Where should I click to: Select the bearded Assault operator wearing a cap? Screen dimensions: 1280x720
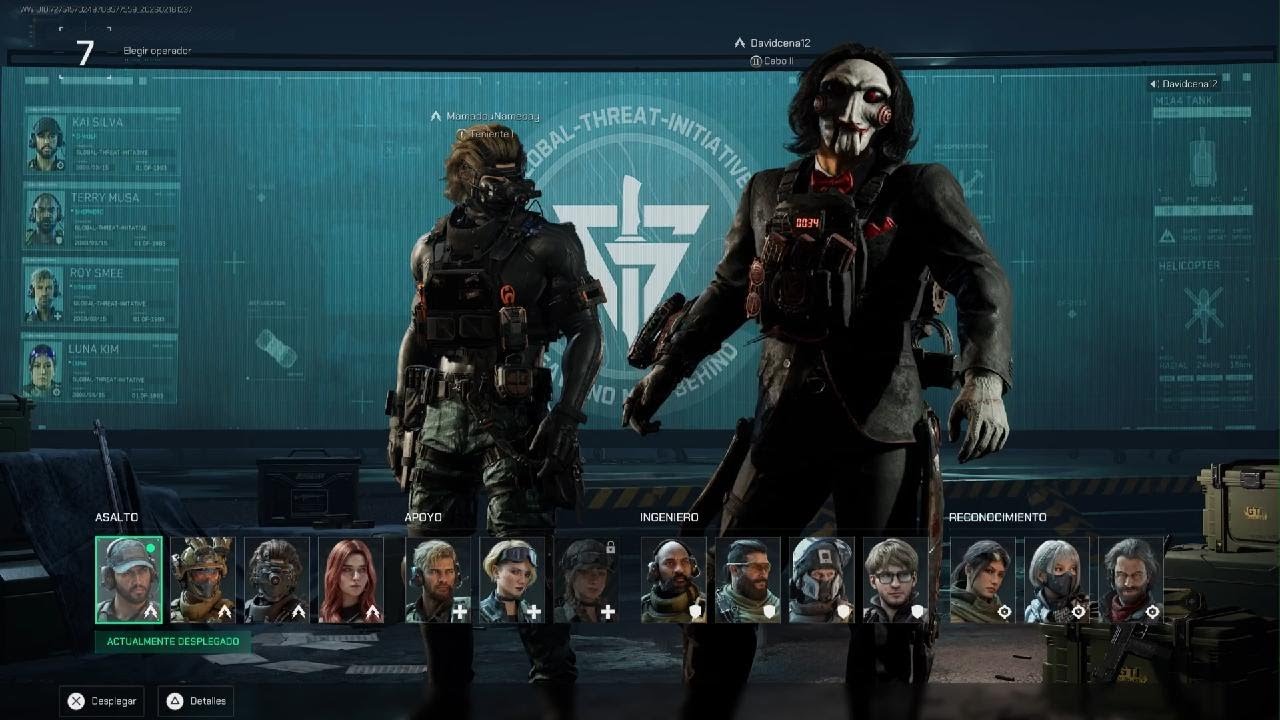point(129,580)
